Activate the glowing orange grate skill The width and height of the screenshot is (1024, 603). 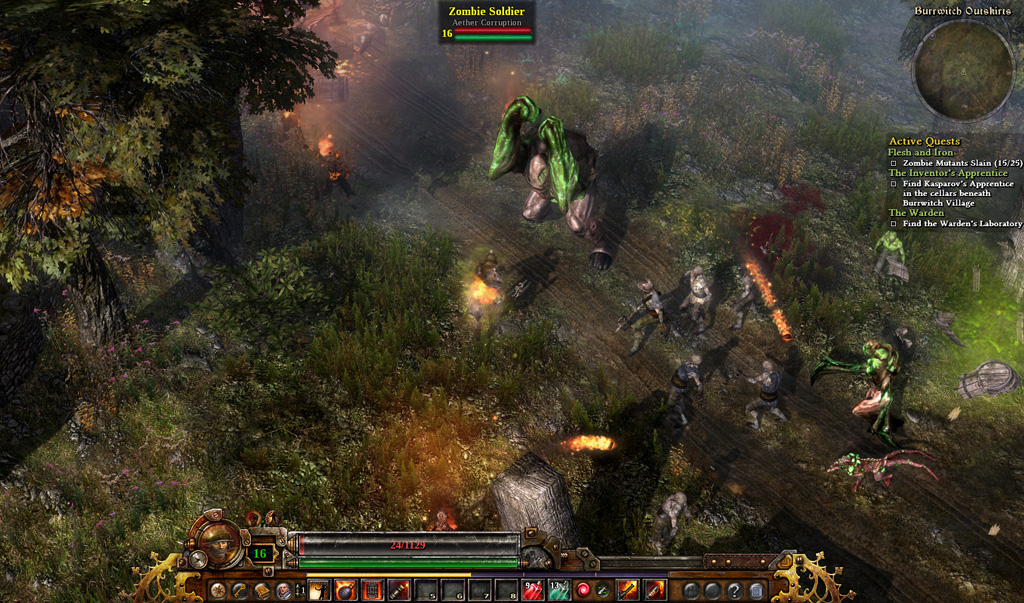point(372,590)
